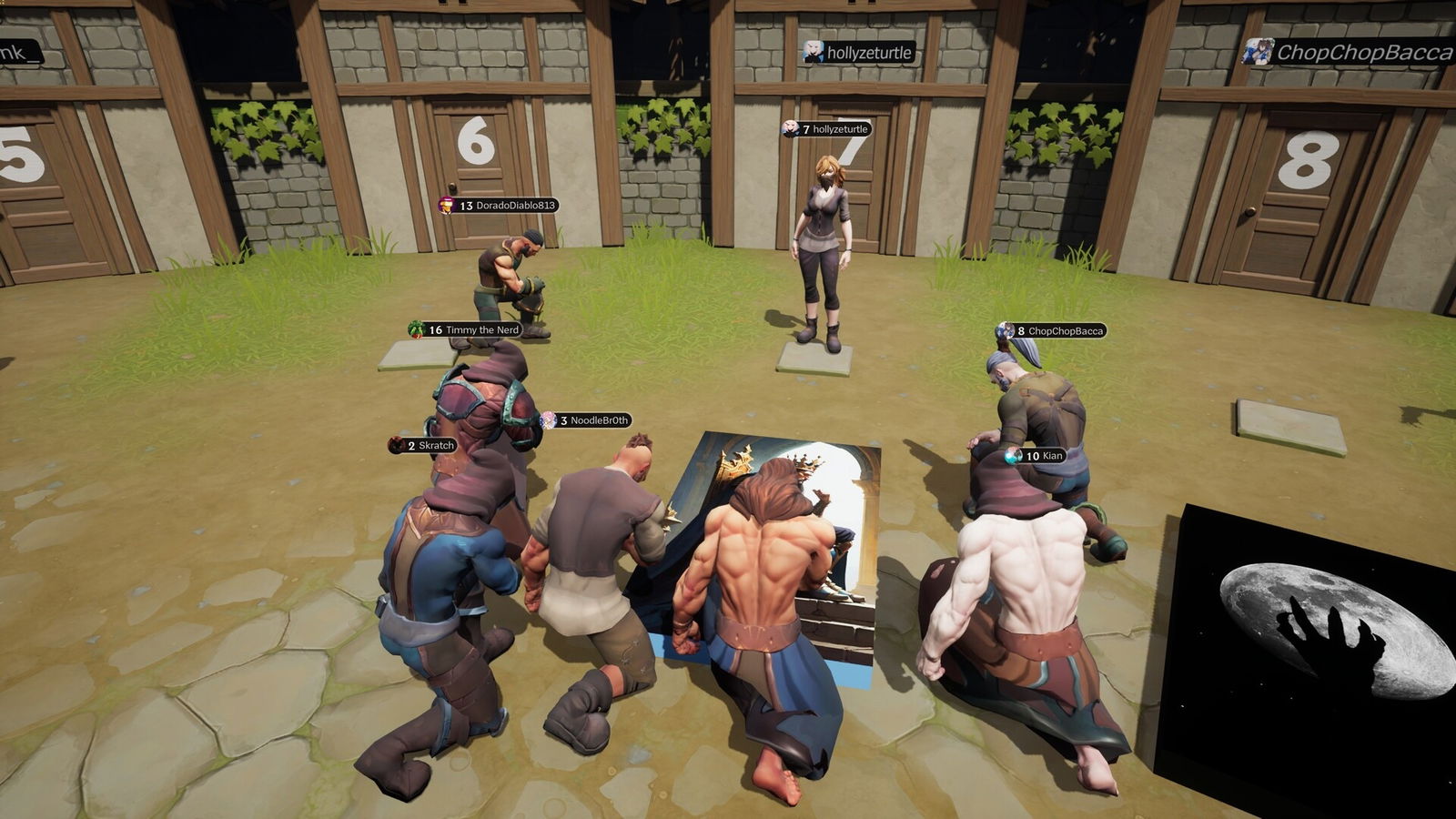Click DoradoDiablo813's avatar icon

447,207
